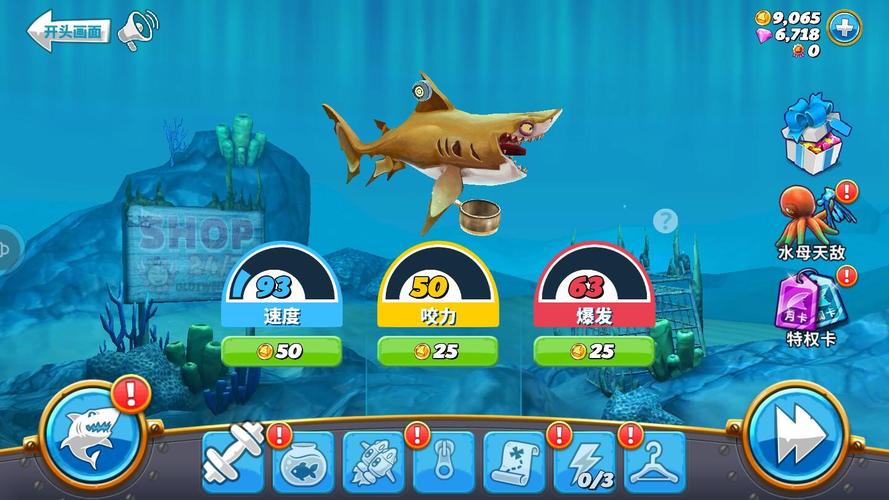Click the question mark help icon
The image size is (889, 500).
click(665, 221)
